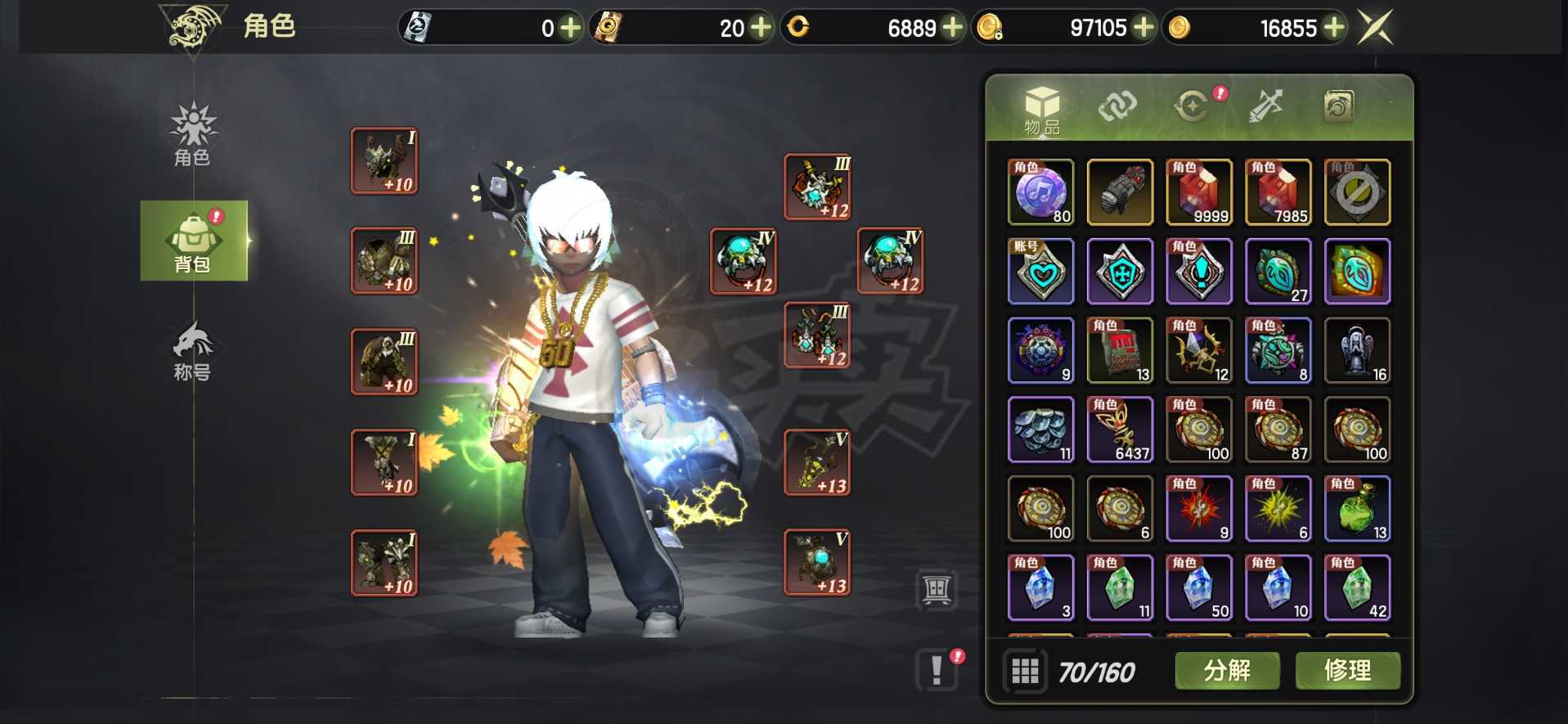The height and width of the screenshot is (724, 1568).
Task: Switch to the 称号 title tab
Action: pyautogui.click(x=192, y=352)
